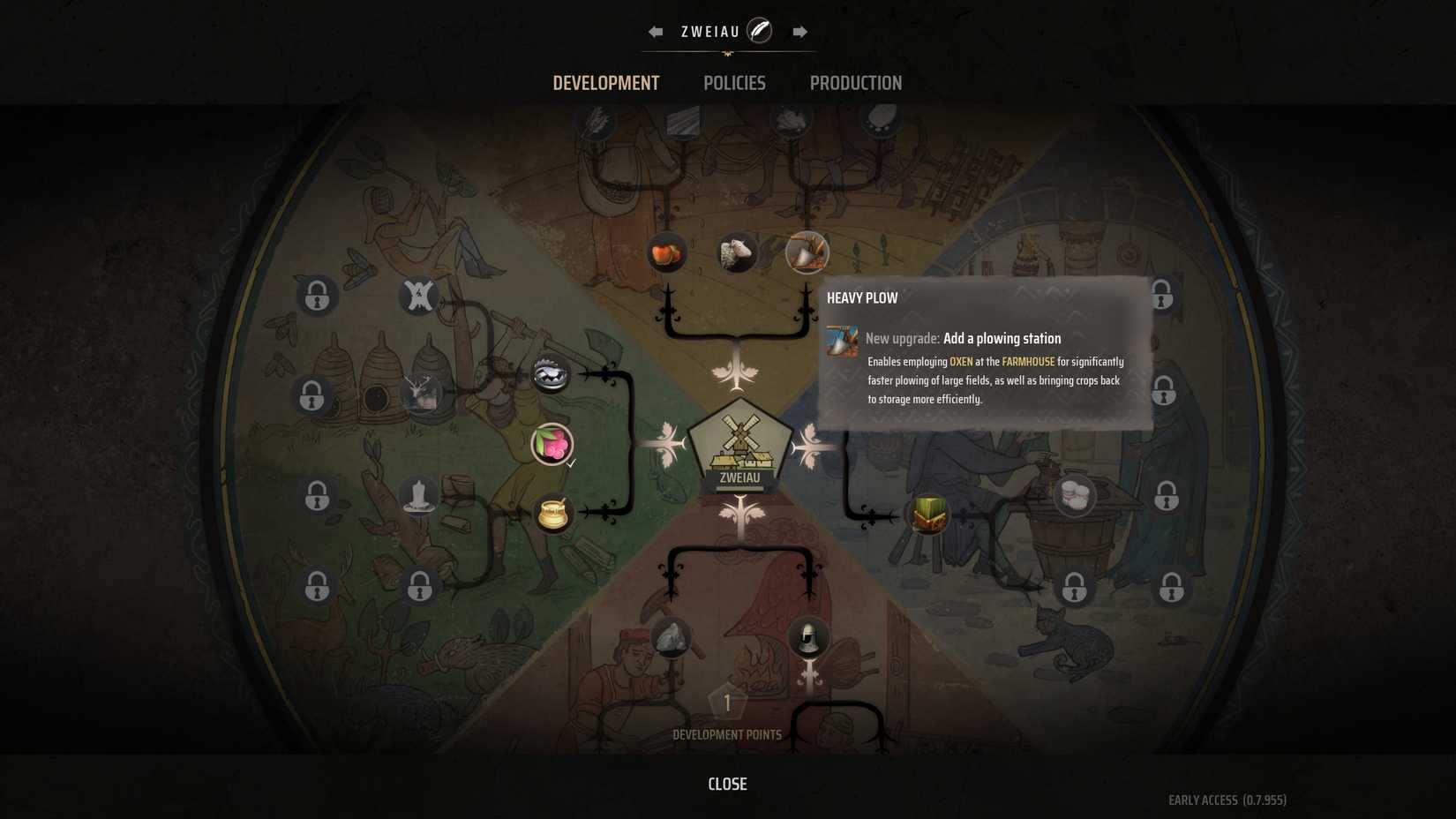Click the CLOSE button at the bottom

point(726,784)
